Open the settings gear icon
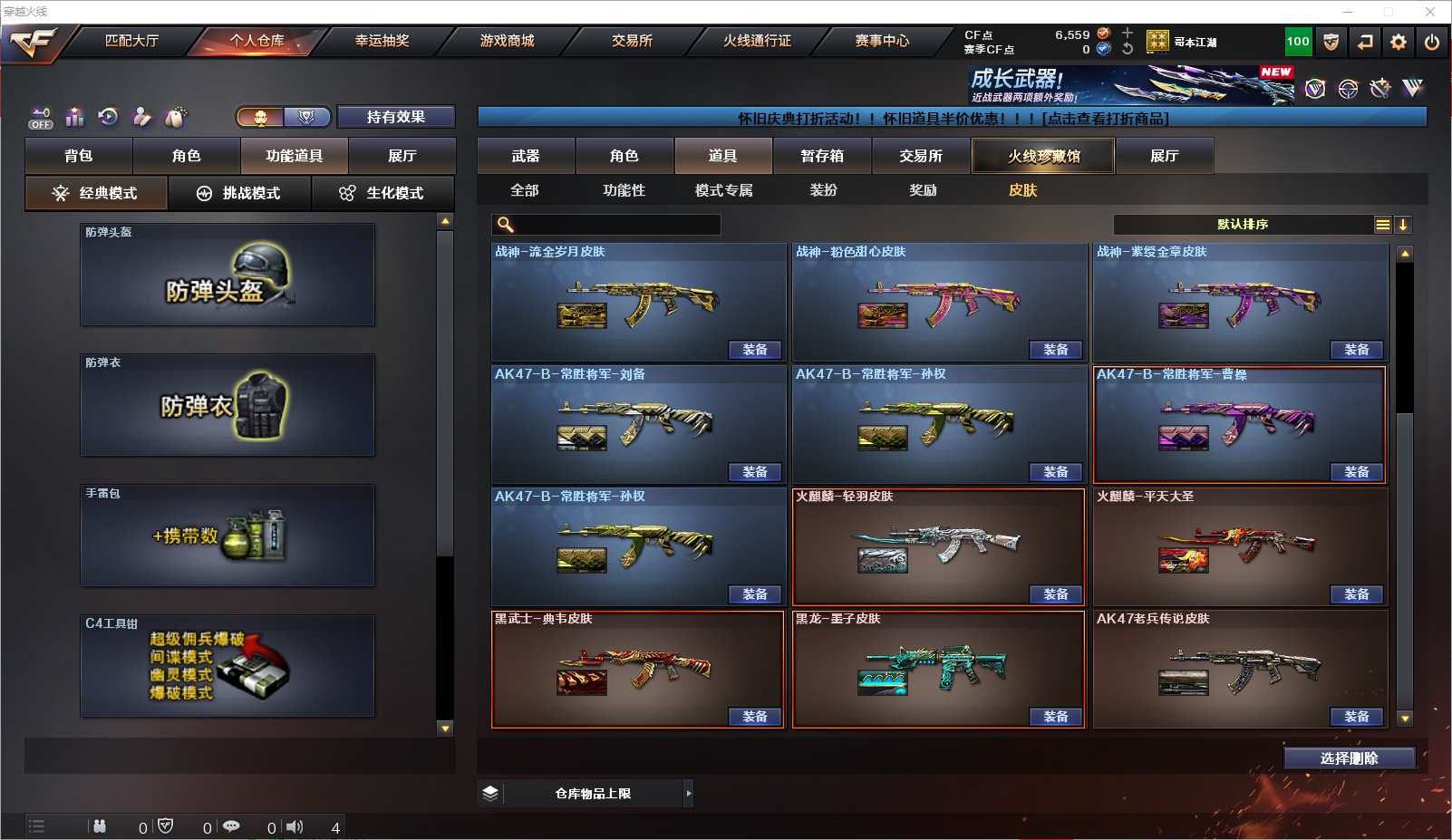This screenshot has width=1452, height=840. pos(1399,42)
